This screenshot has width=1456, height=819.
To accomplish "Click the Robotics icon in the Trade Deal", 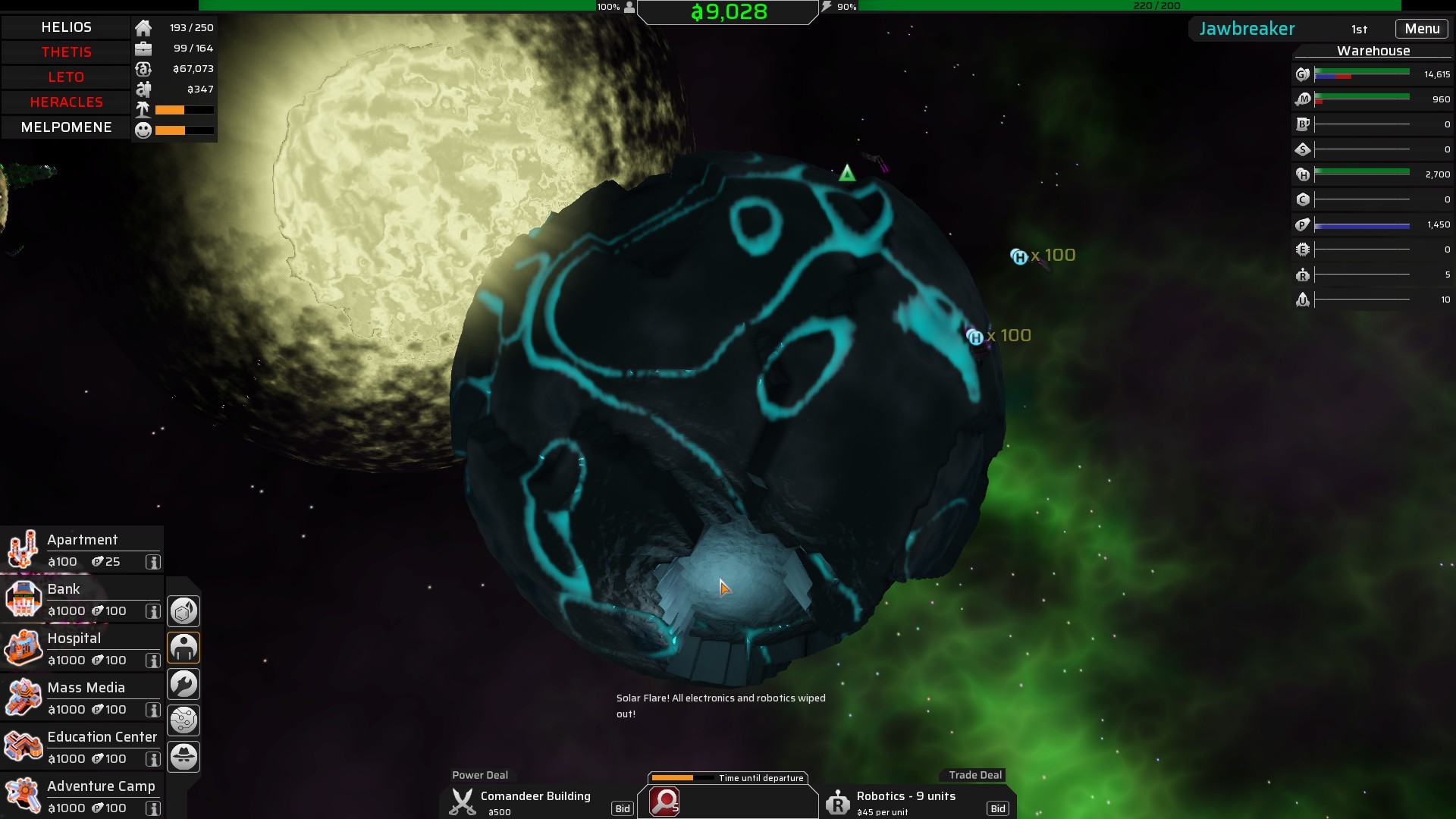I will [839, 803].
